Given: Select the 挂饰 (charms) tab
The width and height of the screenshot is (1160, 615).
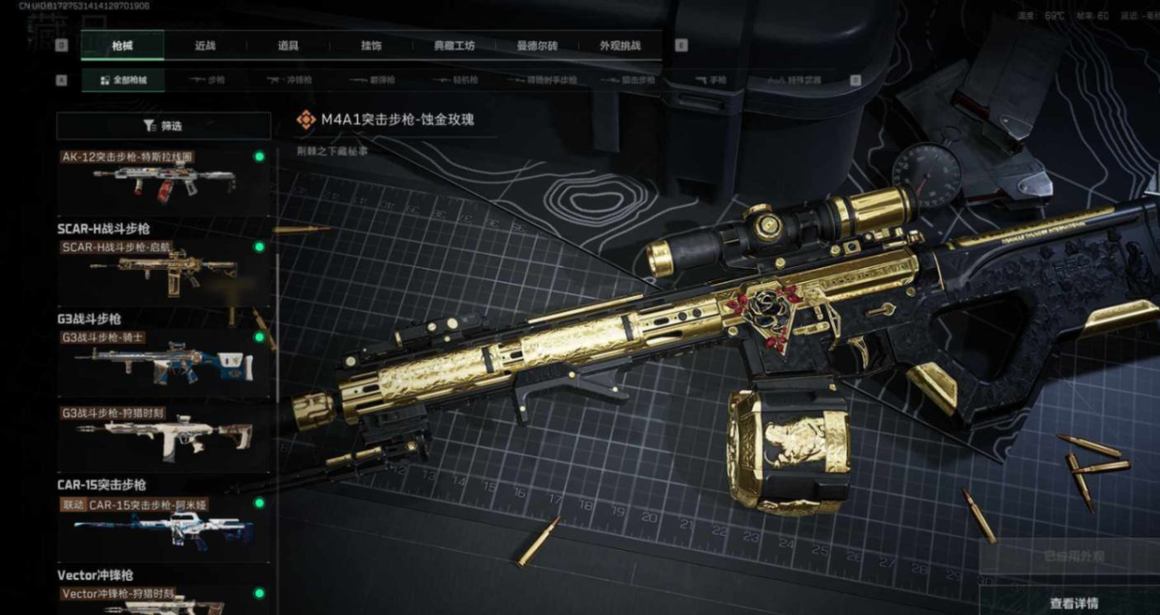Looking at the screenshot, I should [371, 46].
